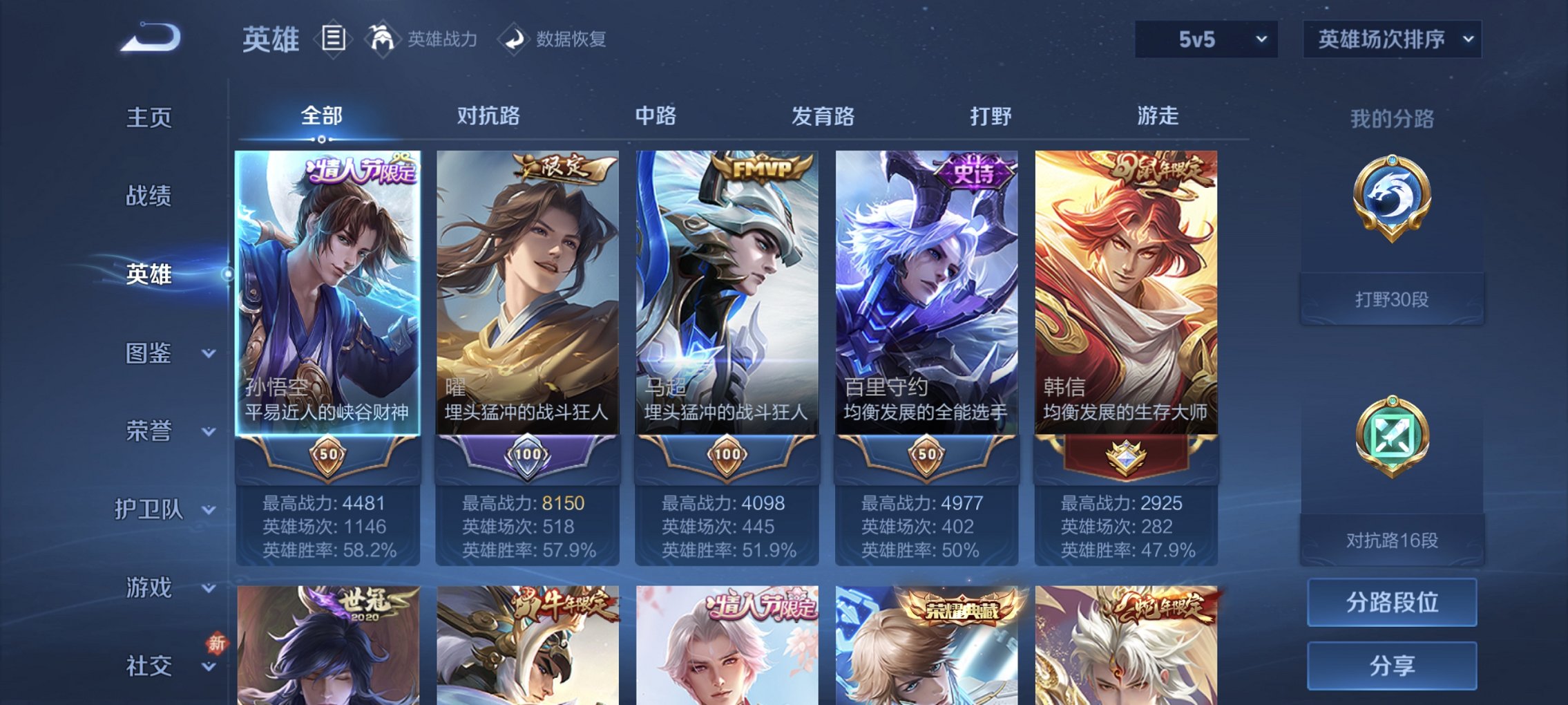Click the 分享 share button

coord(1391,665)
